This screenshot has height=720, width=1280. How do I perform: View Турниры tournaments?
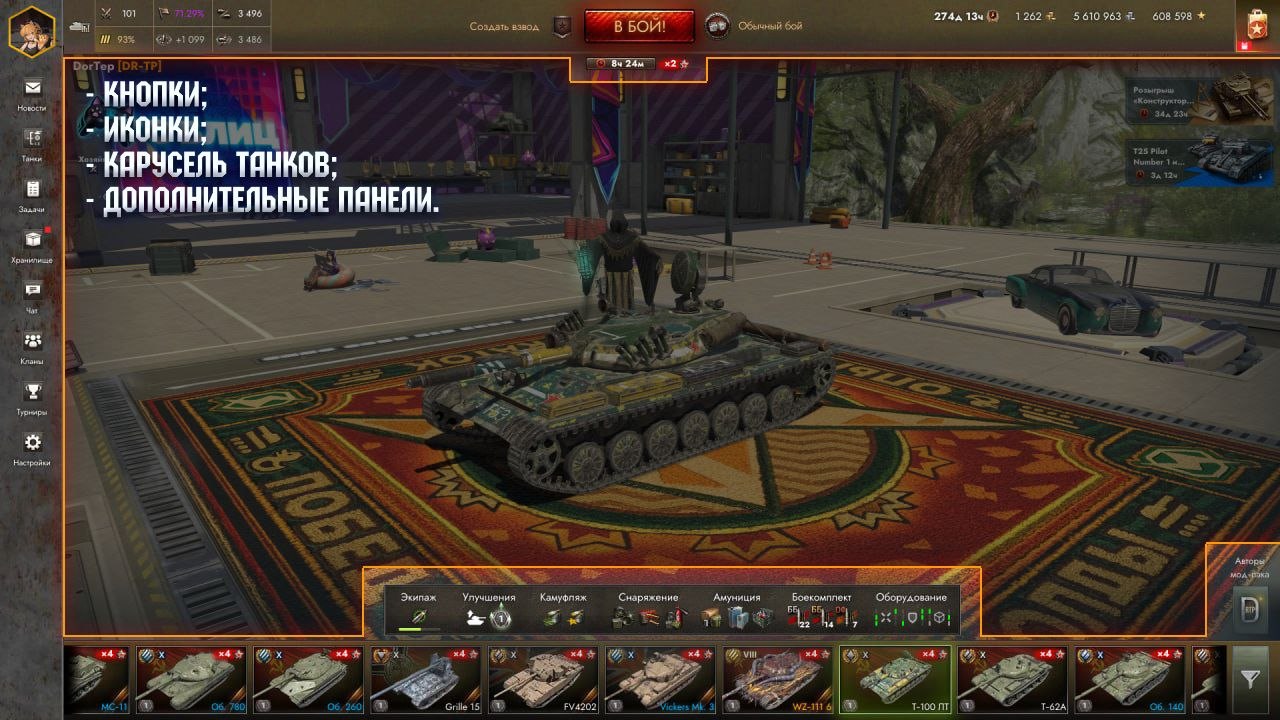coord(32,398)
